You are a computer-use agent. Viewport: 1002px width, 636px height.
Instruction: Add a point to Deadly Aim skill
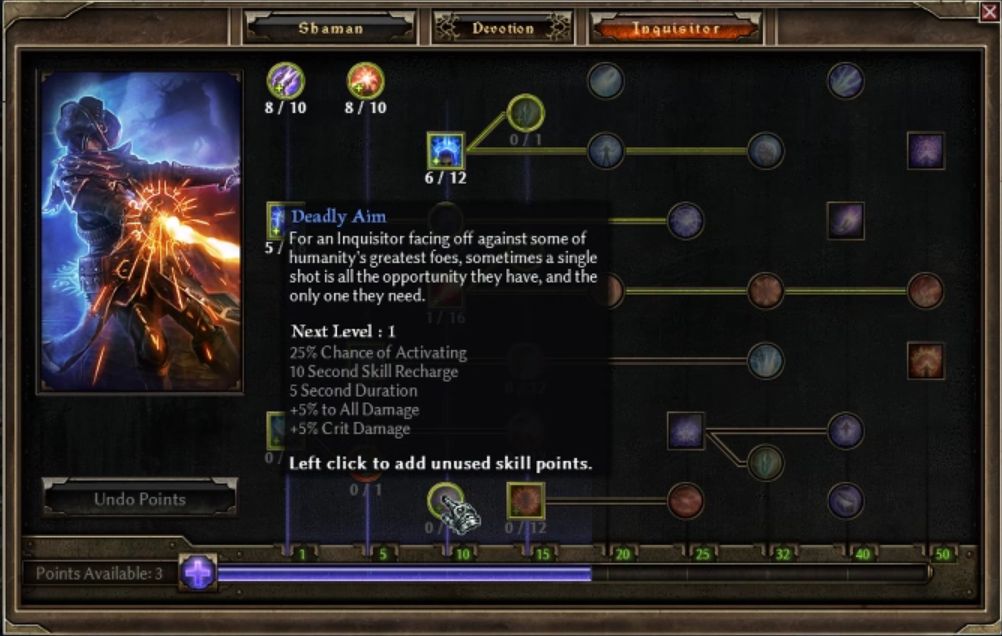(445, 500)
